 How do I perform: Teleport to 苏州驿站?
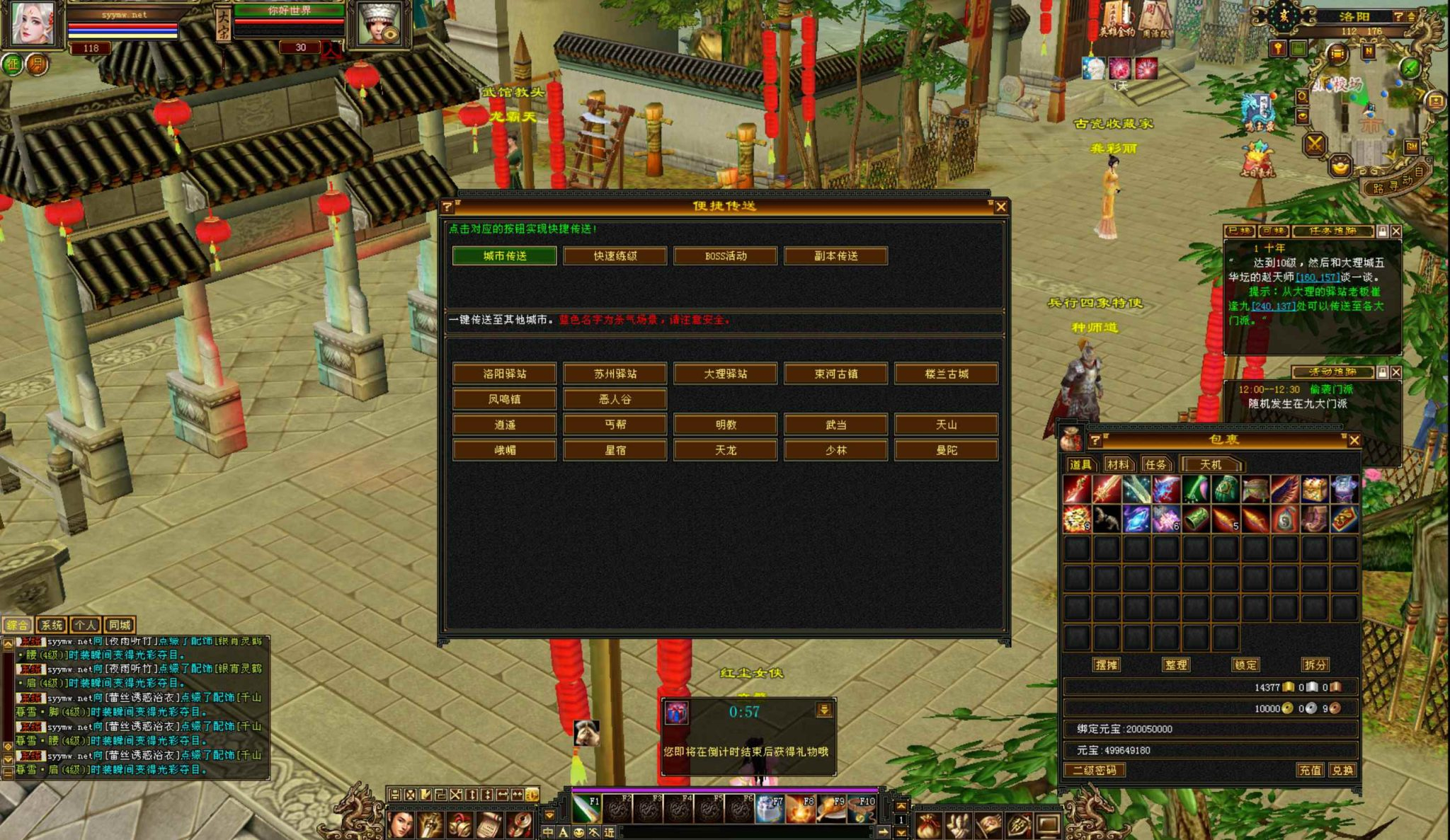click(615, 374)
